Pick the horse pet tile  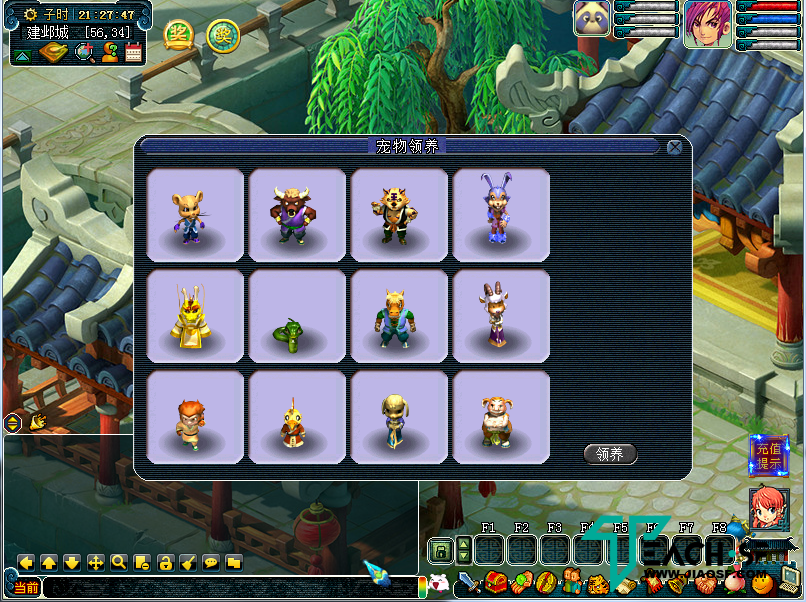pos(399,316)
